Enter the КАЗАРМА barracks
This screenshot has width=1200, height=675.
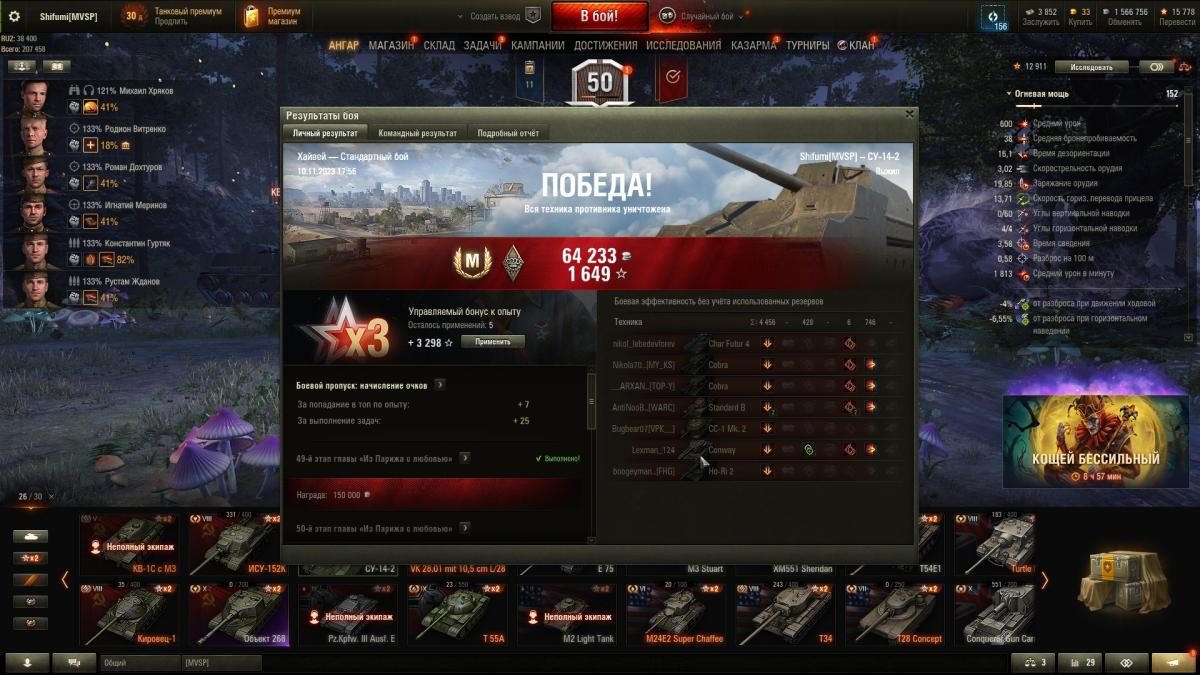pos(753,45)
